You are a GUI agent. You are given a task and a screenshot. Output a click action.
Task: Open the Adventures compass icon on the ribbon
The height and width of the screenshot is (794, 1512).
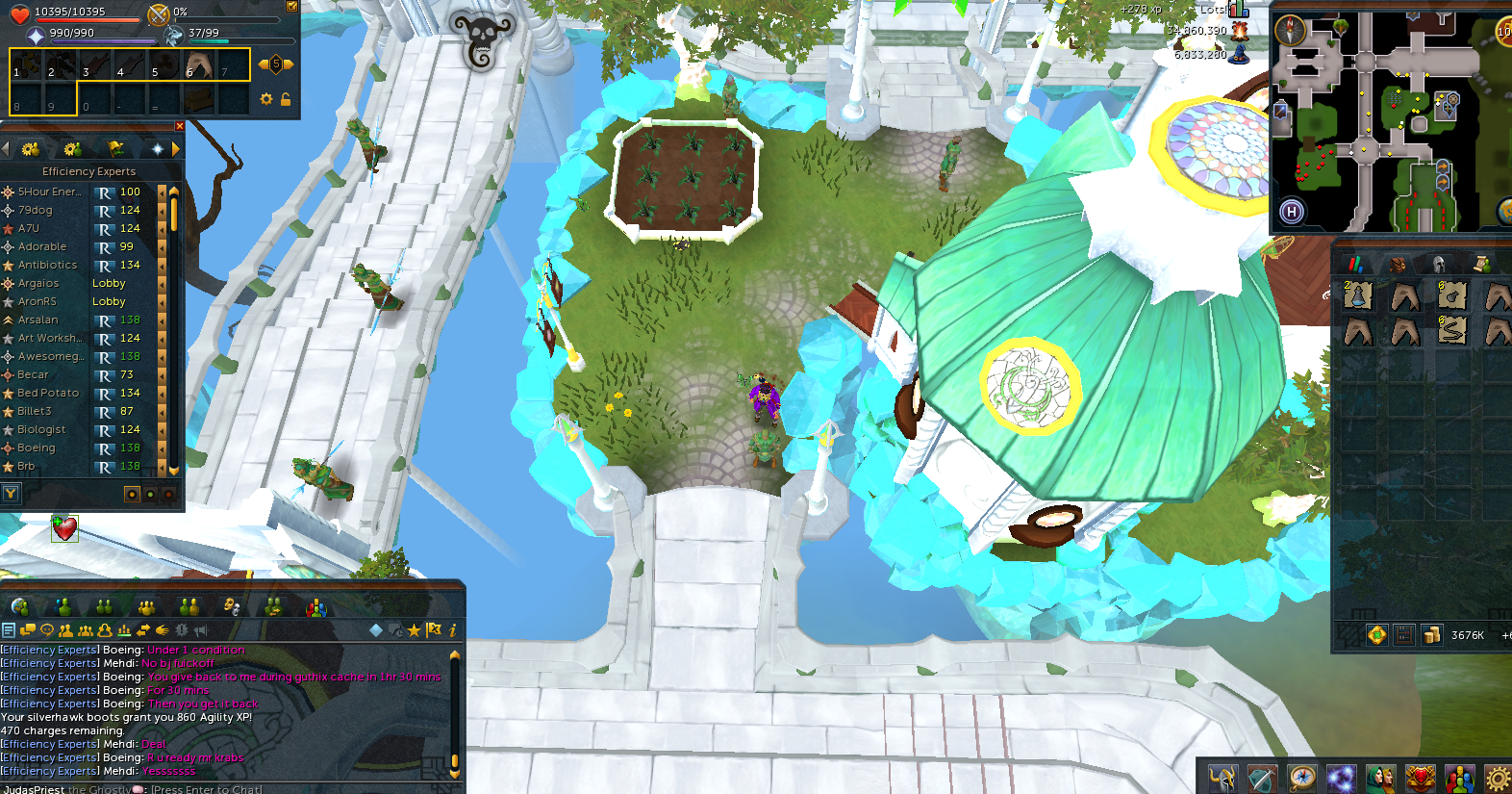pos(1301,777)
